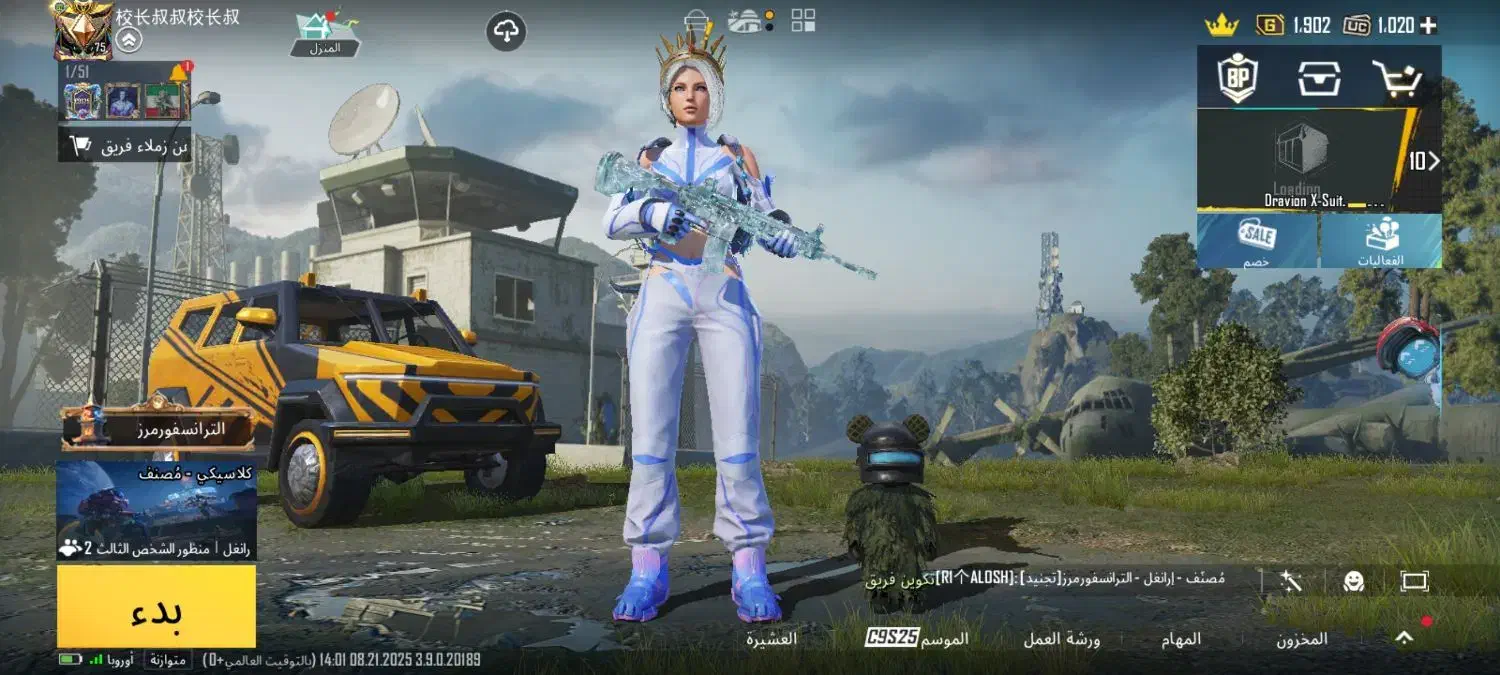
Task: Open the Dravion X-Suit promo banner
Action: pyautogui.click(x=1310, y=161)
